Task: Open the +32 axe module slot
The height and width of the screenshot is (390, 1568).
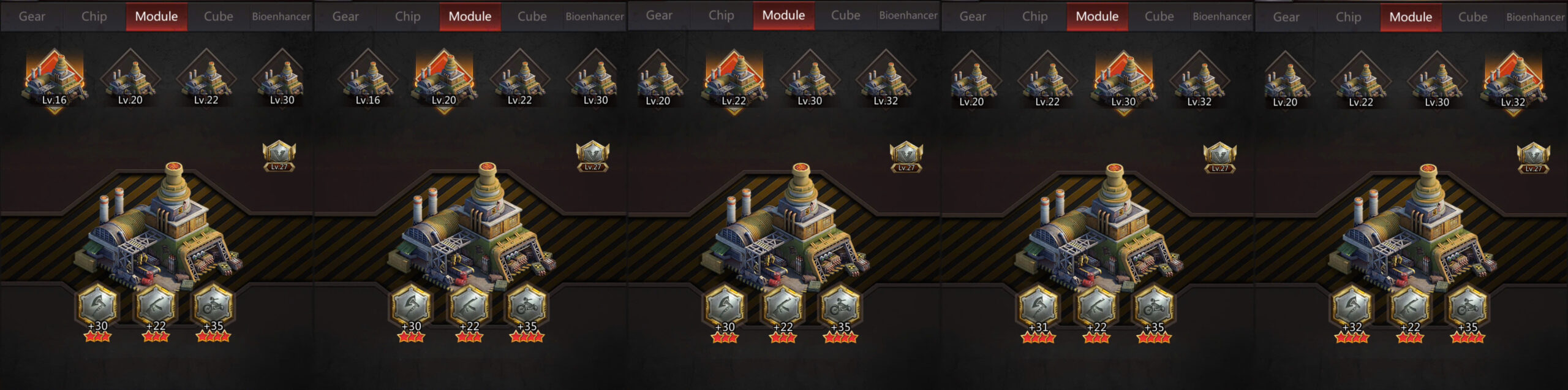Action: 1352,306
